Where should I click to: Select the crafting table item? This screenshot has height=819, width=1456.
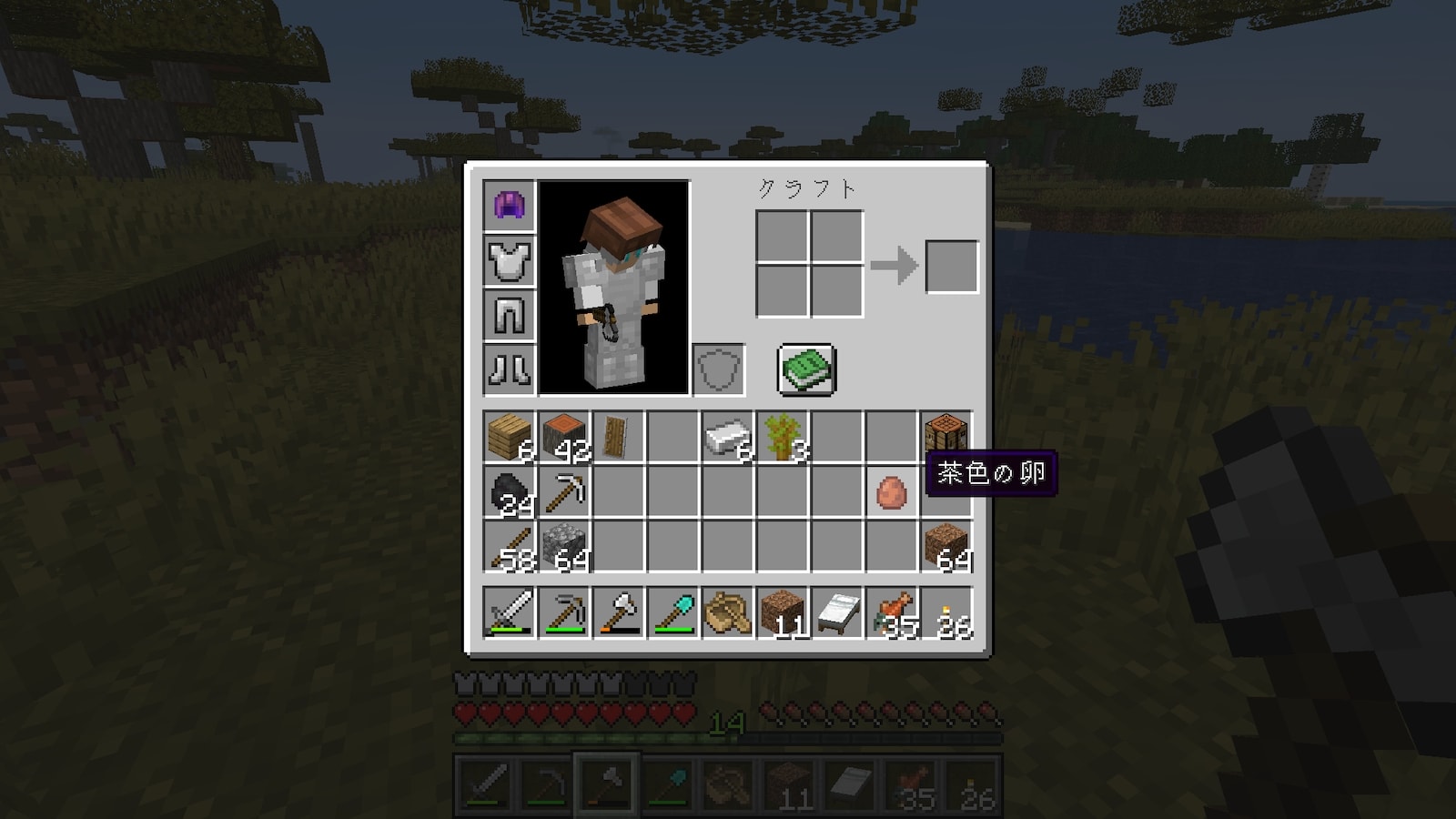[945, 435]
